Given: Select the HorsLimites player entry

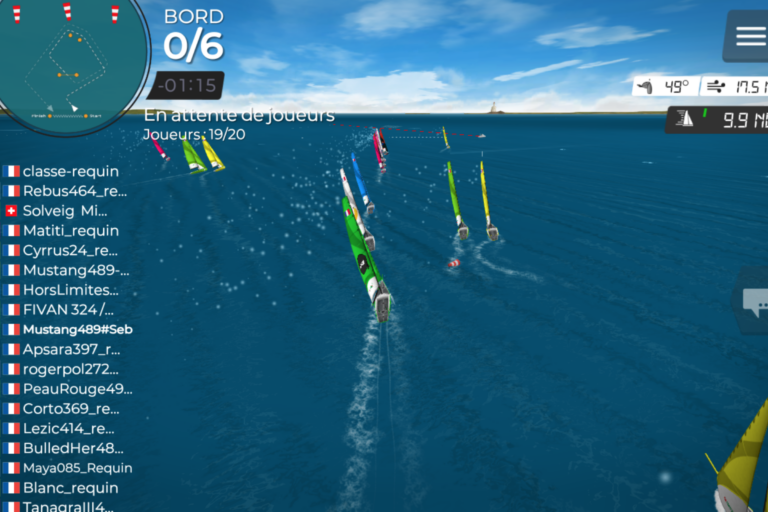Looking at the screenshot, I should (x=69, y=290).
